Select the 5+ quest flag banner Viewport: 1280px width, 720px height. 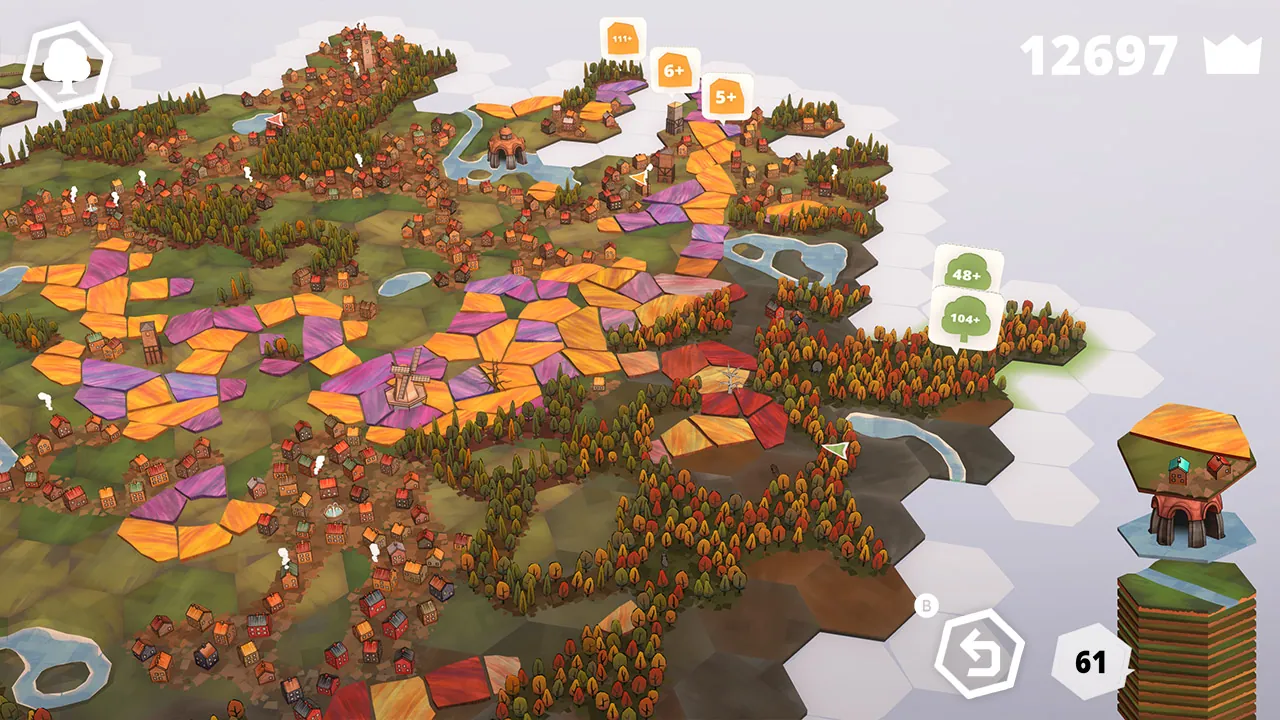click(726, 96)
